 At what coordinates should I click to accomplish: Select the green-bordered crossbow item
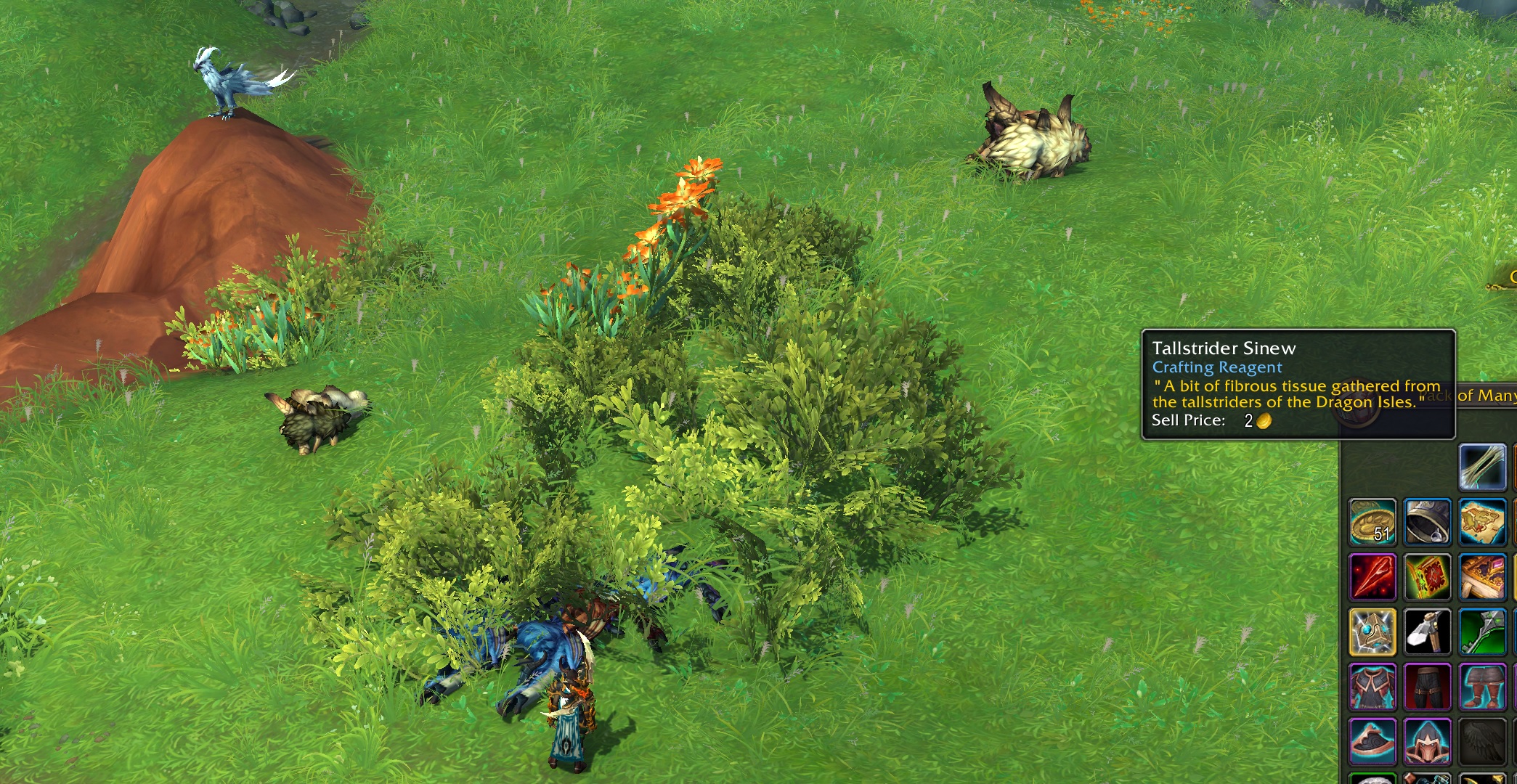pyautogui.click(x=1483, y=632)
